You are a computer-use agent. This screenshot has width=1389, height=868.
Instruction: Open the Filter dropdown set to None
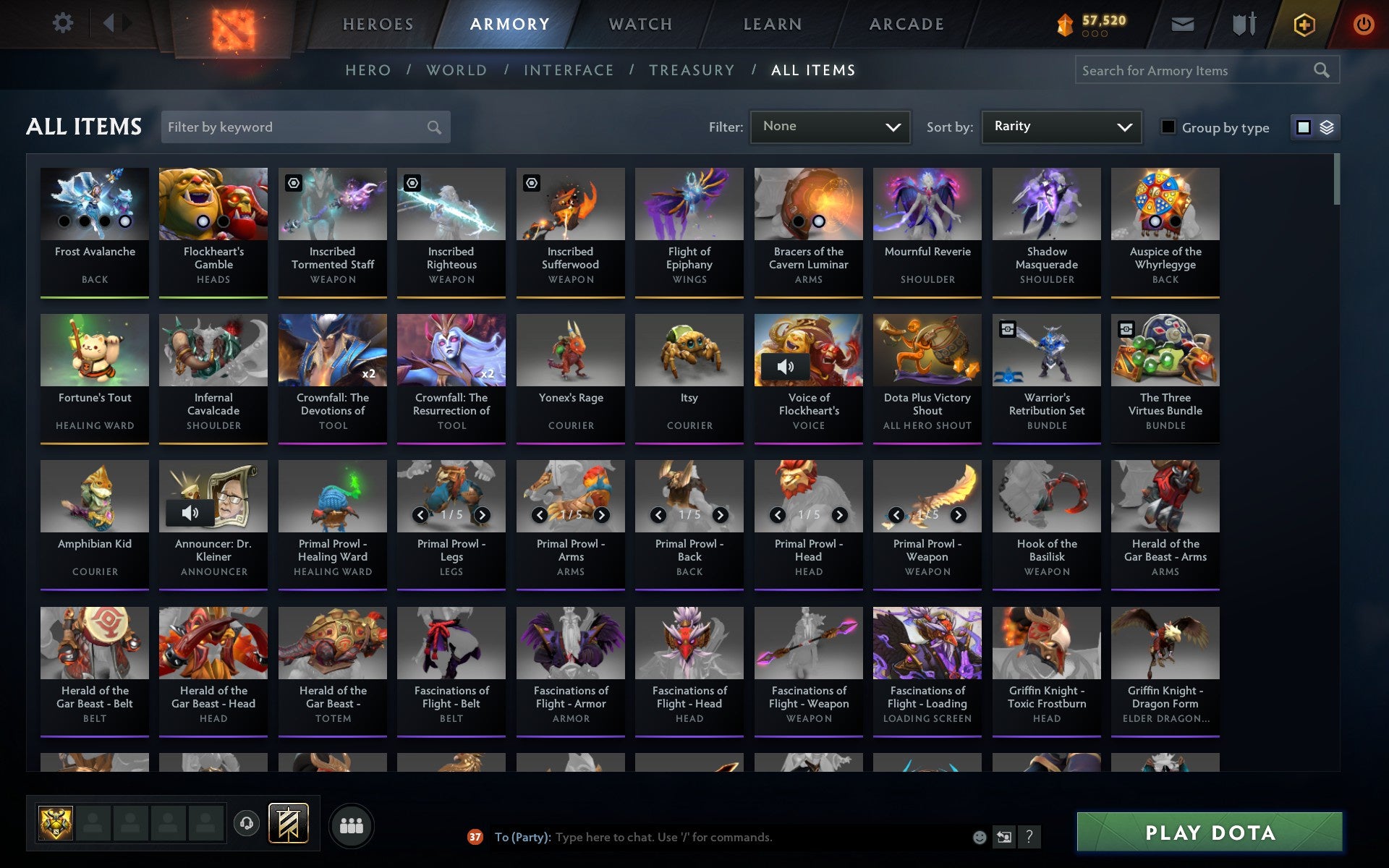(829, 126)
